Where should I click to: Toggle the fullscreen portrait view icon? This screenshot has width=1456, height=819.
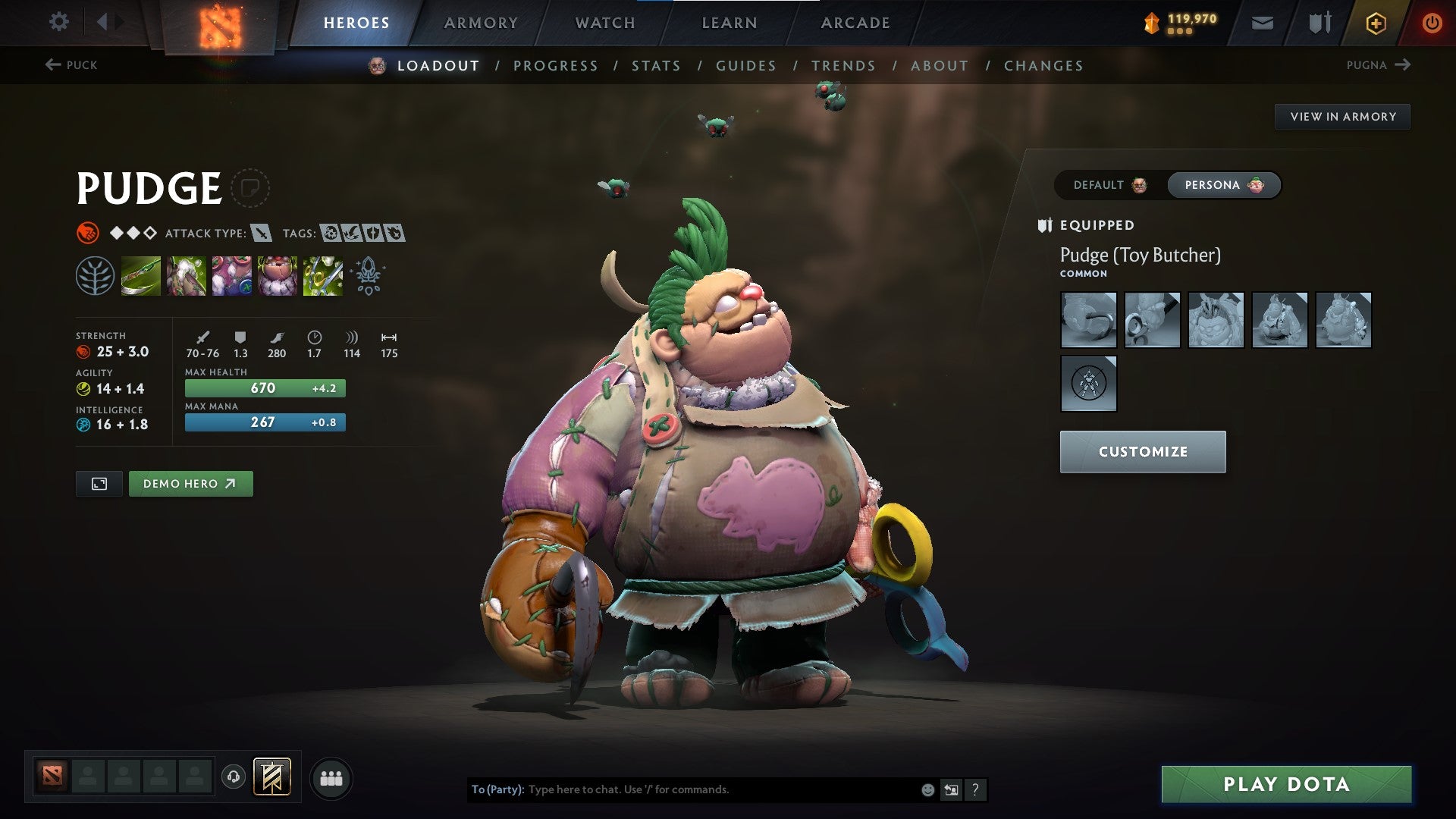click(x=99, y=483)
